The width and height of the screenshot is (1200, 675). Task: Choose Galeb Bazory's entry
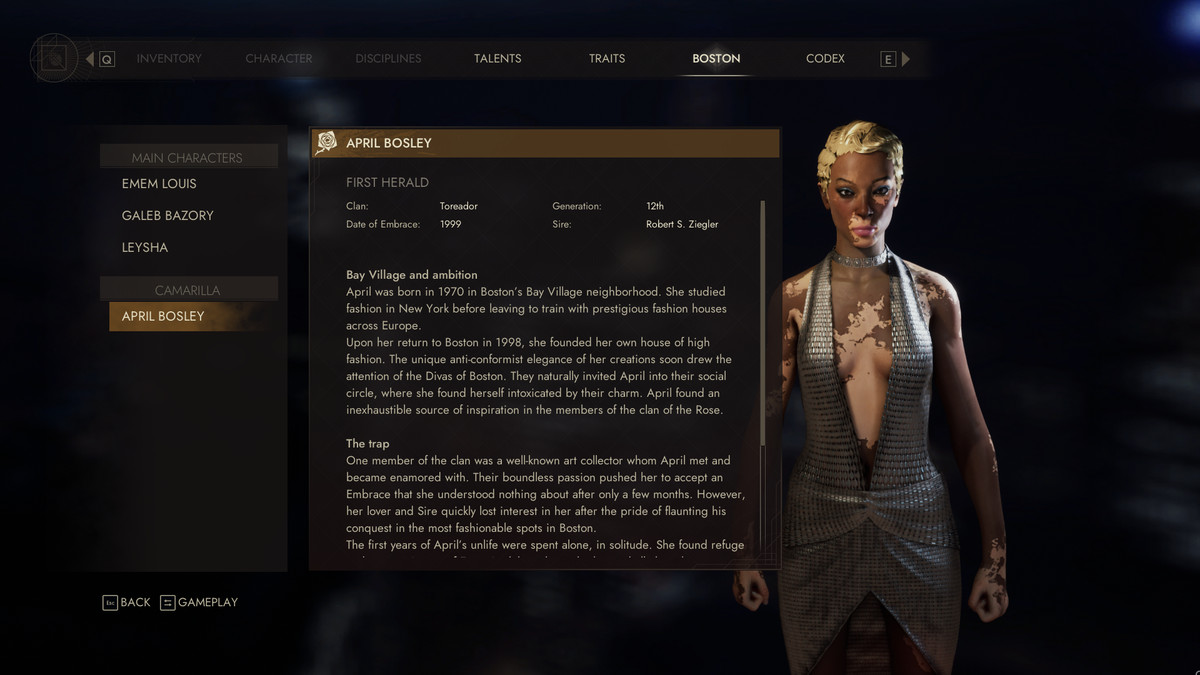(167, 216)
